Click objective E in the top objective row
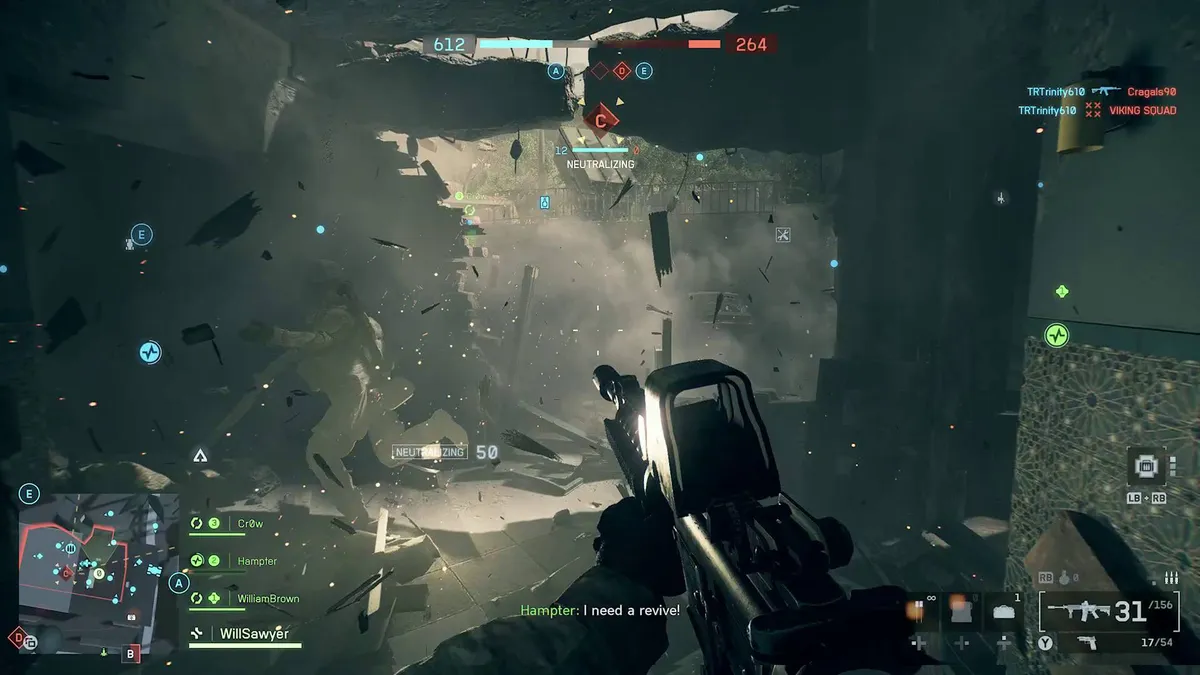Image resolution: width=1200 pixels, height=675 pixels. [x=644, y=71]
